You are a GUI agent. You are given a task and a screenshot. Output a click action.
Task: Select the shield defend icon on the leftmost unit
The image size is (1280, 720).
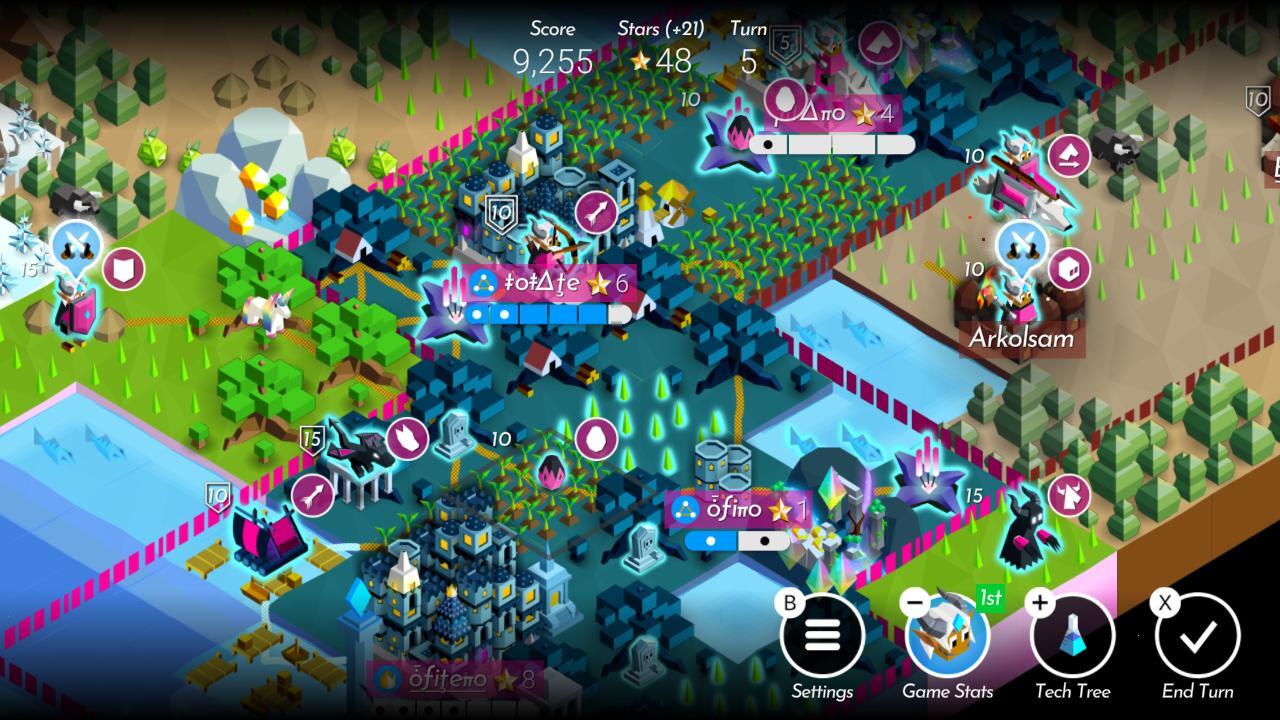point(122,270)
